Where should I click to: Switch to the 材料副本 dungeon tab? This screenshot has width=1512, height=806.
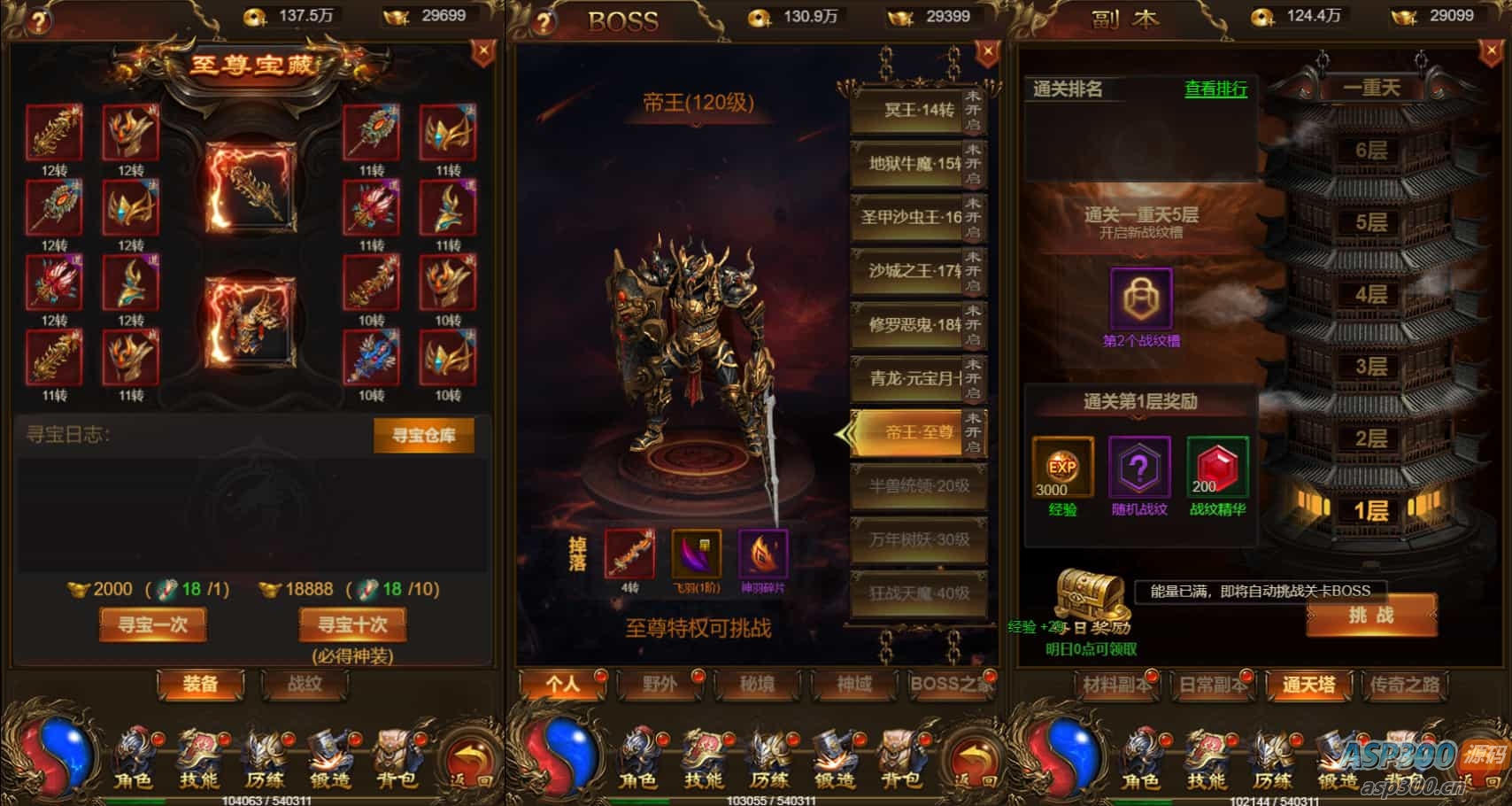[x=1116, y=685]
